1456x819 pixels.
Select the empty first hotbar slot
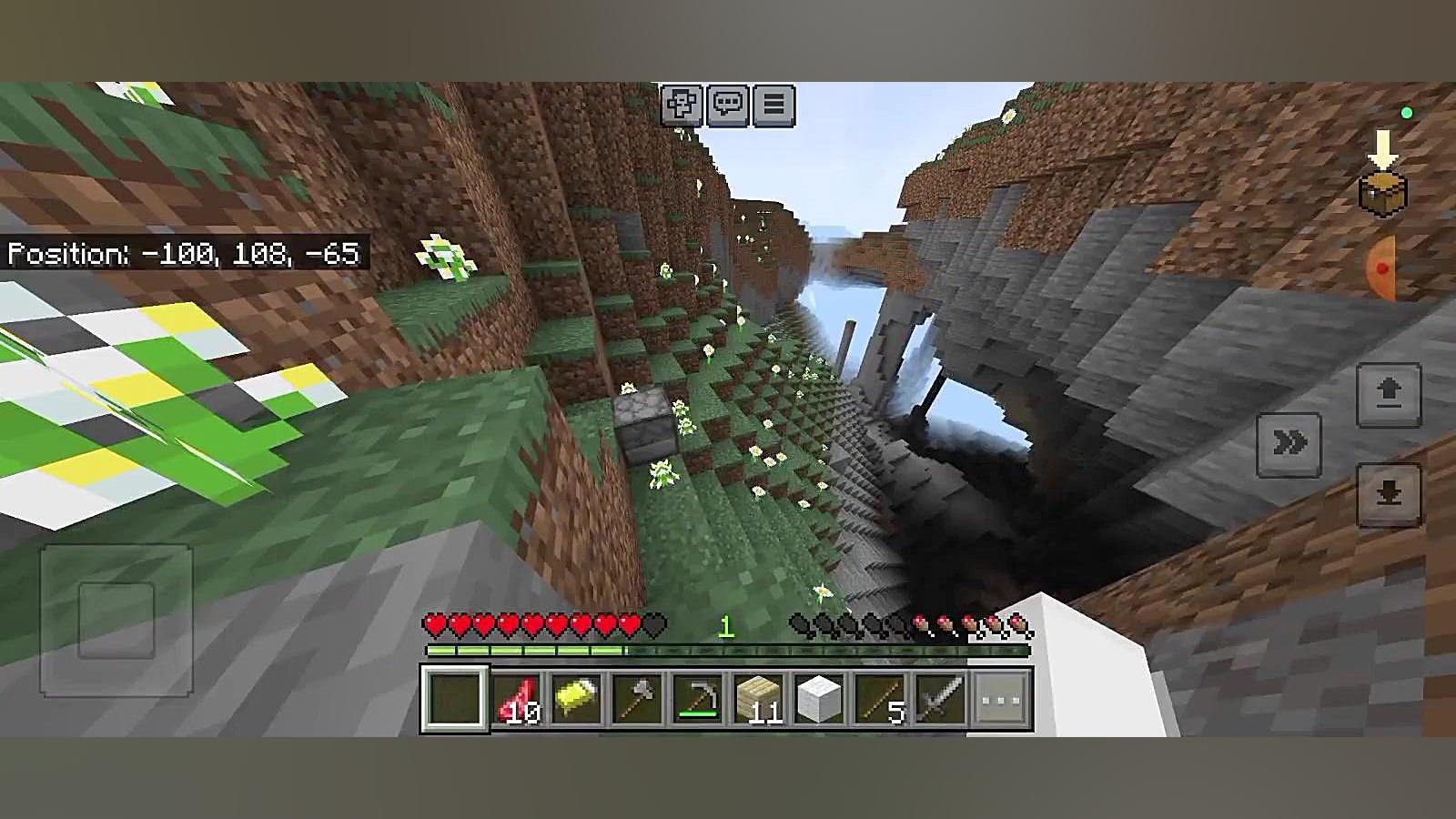point(454,700)
